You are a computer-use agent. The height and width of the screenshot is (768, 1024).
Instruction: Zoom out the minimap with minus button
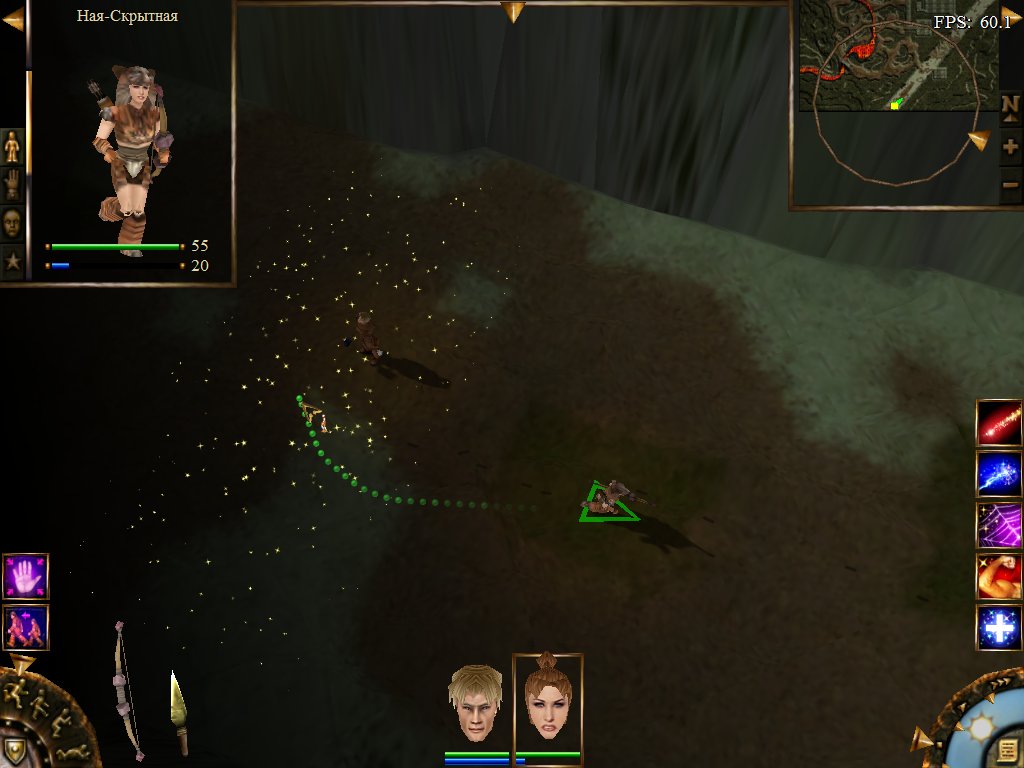click(1010, 184)
